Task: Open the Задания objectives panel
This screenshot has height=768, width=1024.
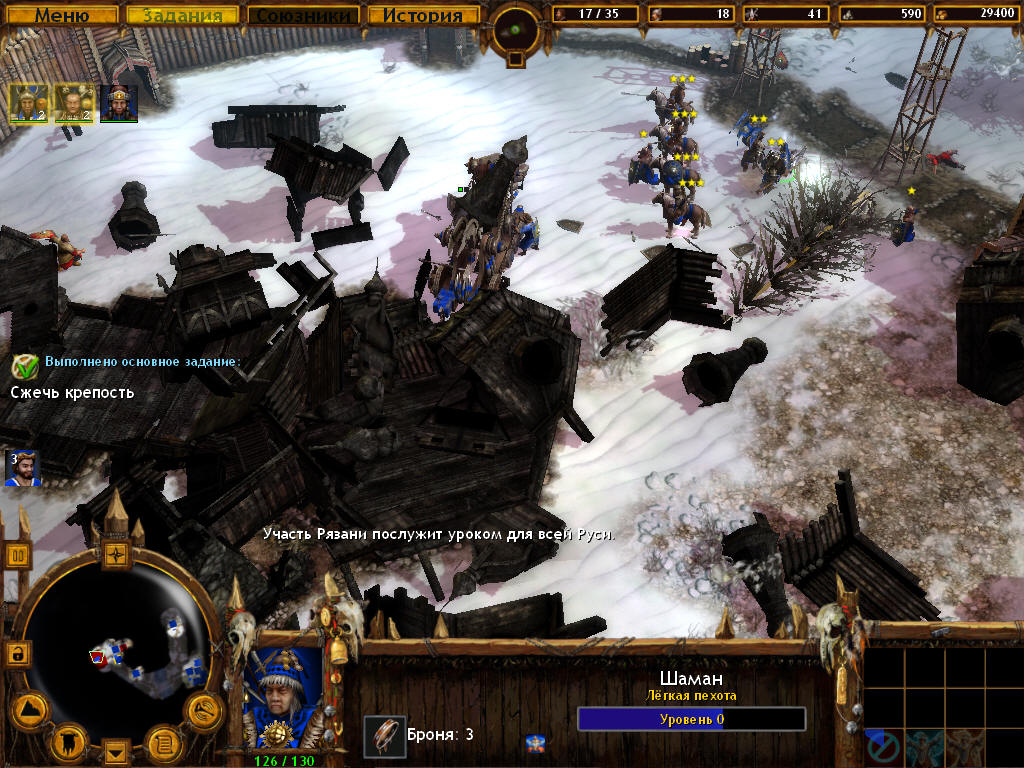Action: point(182,15)
